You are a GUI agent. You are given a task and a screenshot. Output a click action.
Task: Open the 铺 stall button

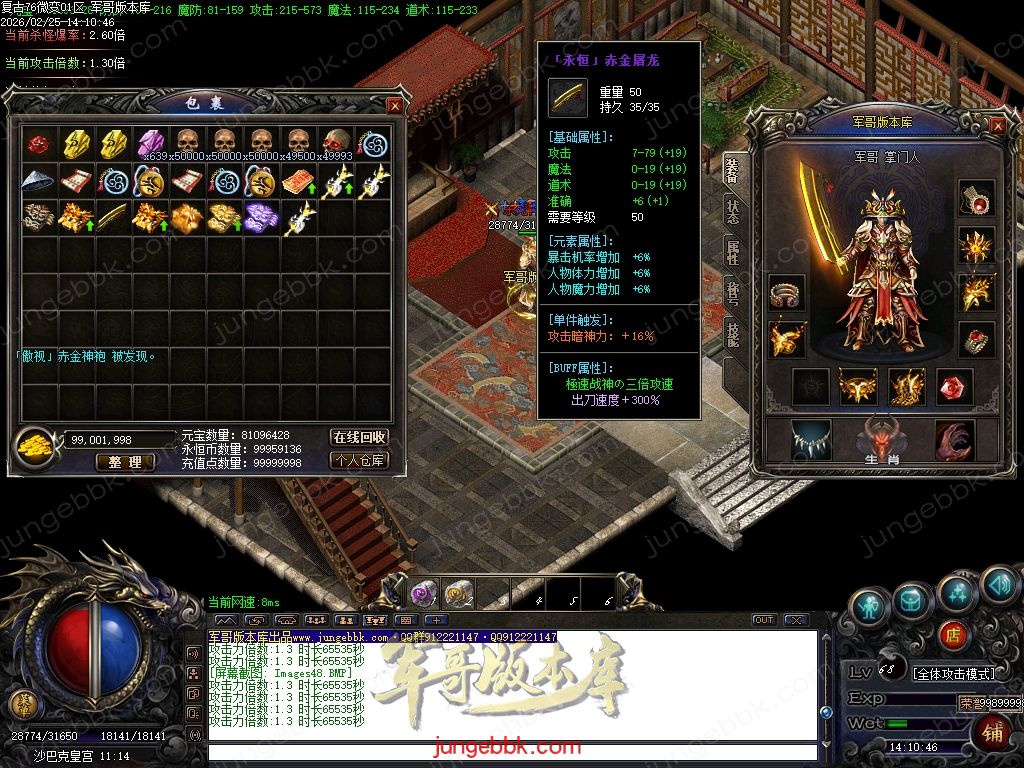click(992, 733)
